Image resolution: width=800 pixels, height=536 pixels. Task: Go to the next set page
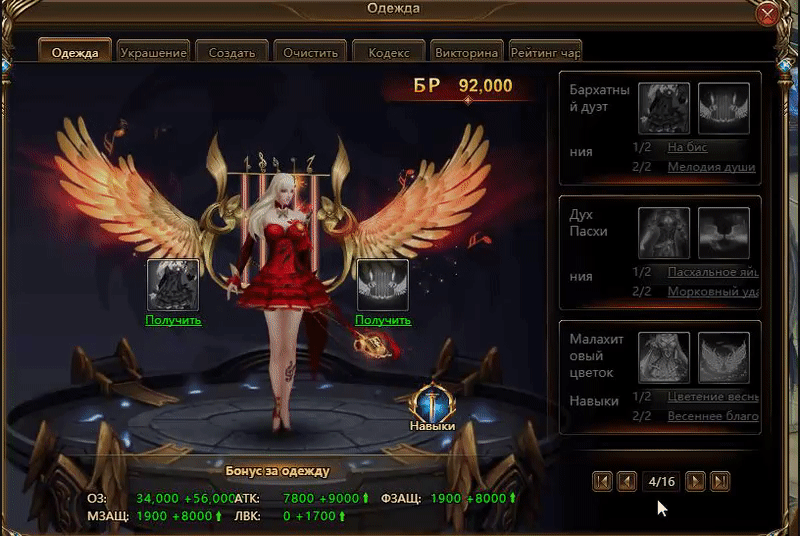[x=695, y=481]
